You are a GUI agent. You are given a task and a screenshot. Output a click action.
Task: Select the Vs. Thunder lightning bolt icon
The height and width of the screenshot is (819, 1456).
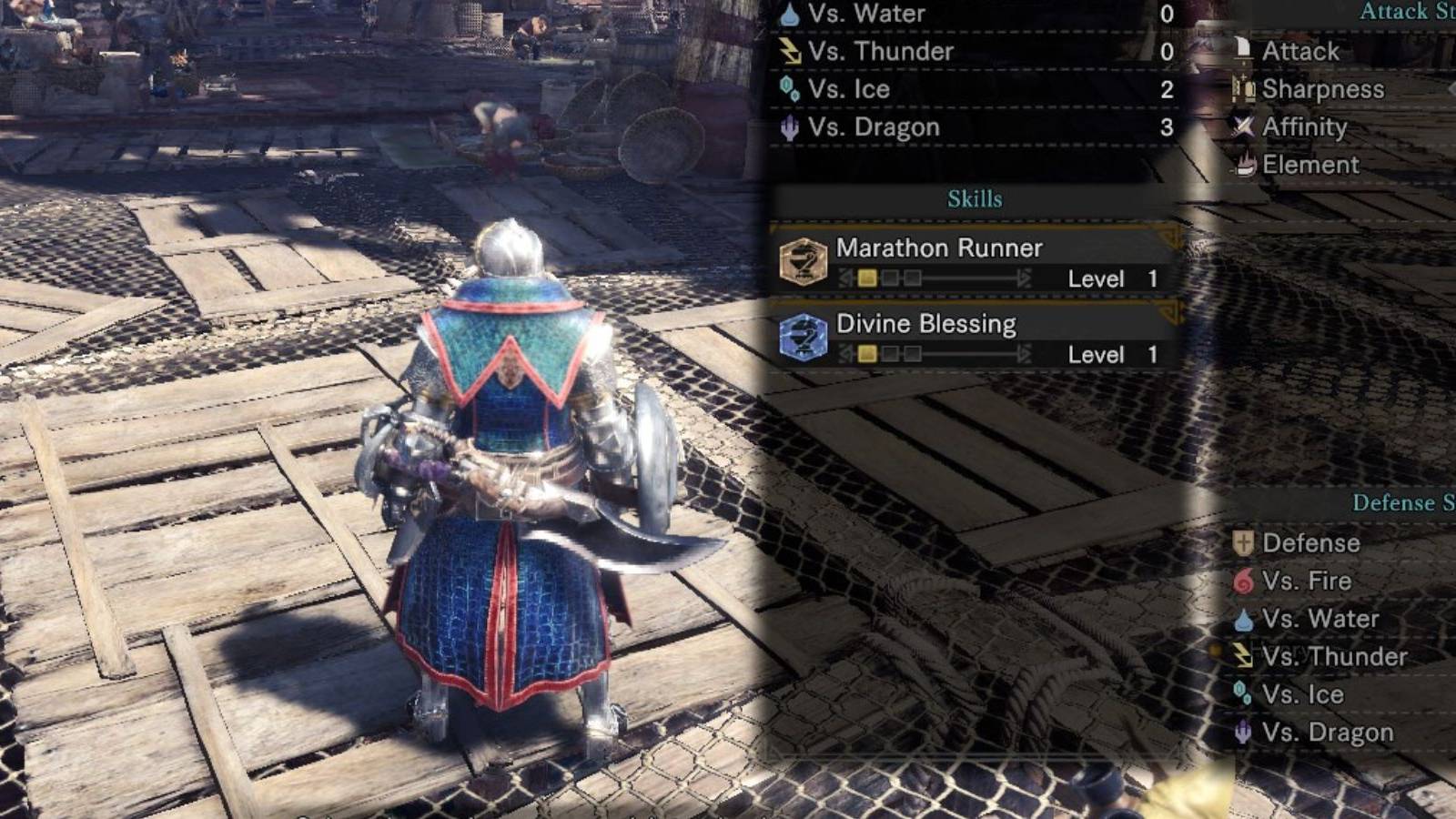[788, 51]
